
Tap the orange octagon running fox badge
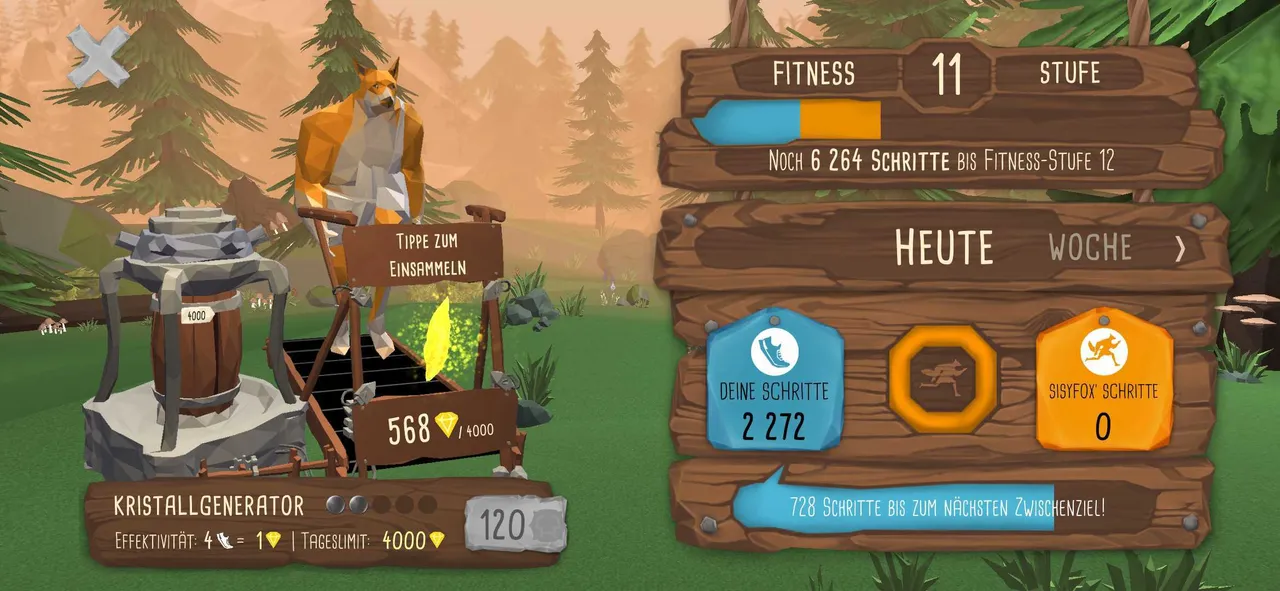click(x=943, y=378)
